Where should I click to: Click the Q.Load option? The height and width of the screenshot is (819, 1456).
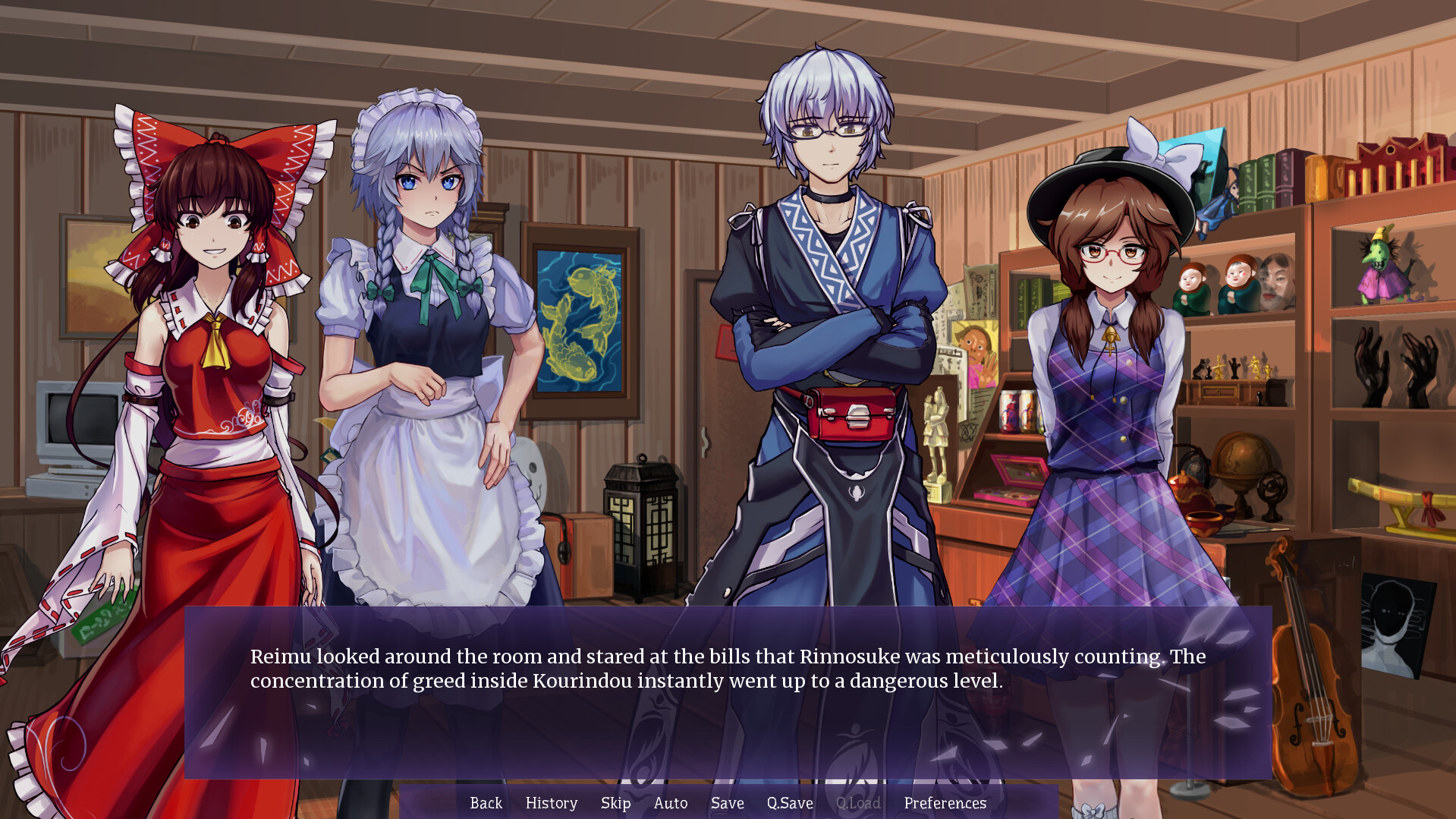858,803
